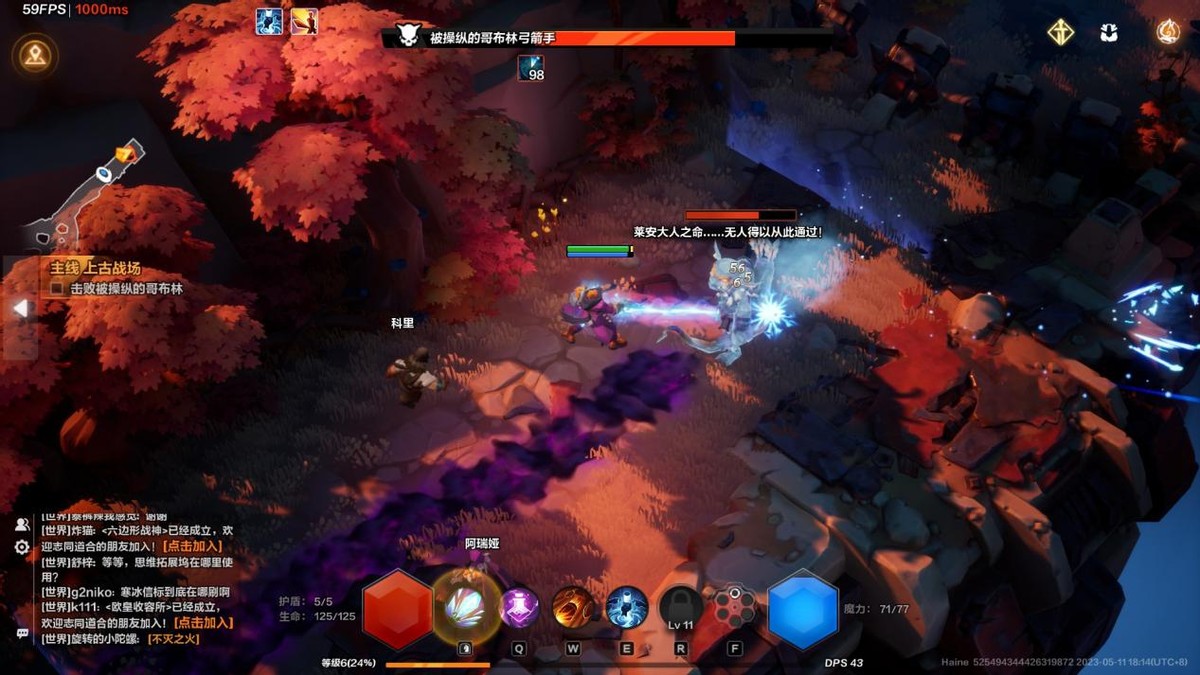Use the fiery W skill
The width and height of the screenshot is (1200, 675).
tap(573, 607)
